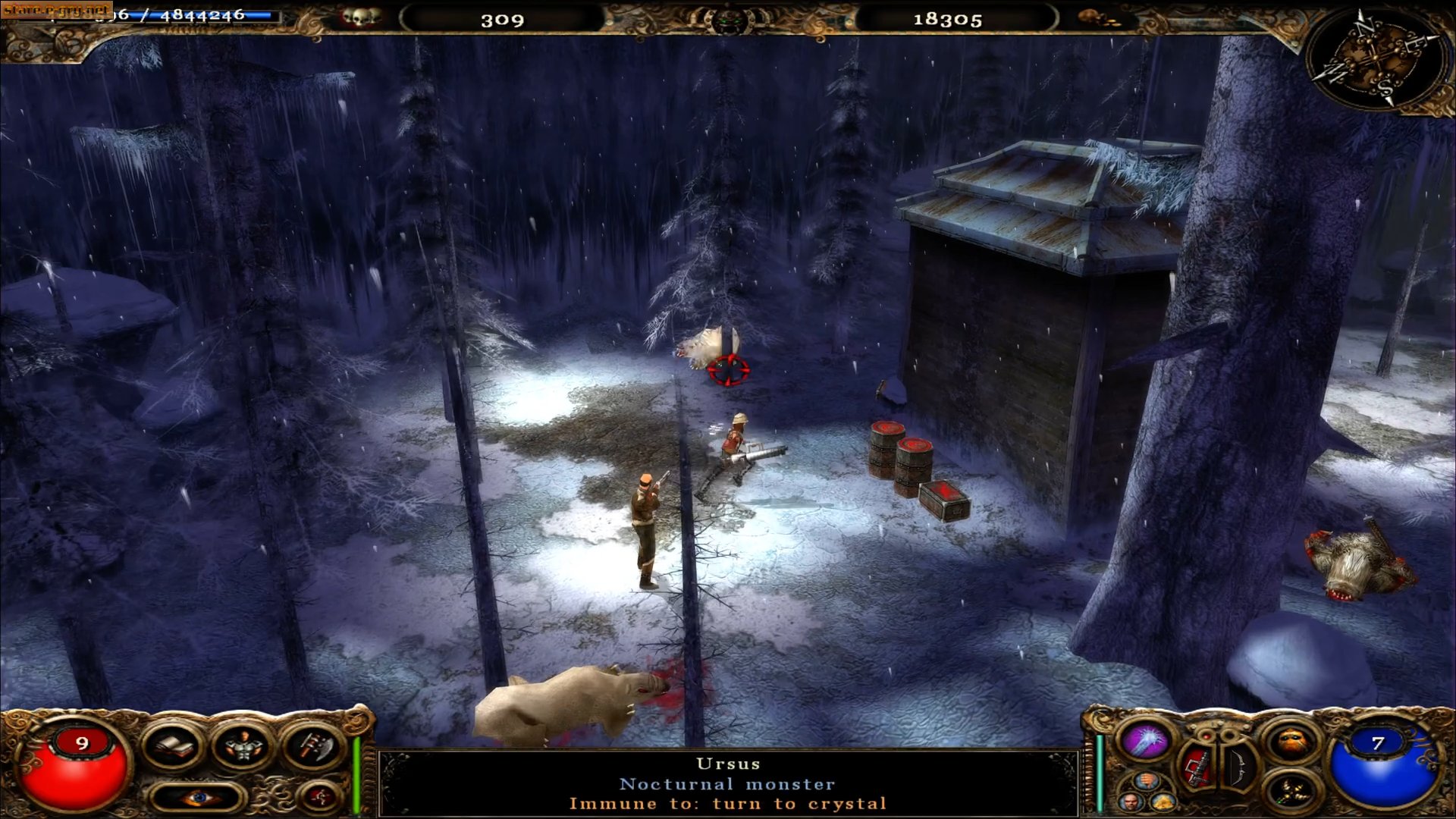Open the journal book icon
The height and width of the screenshot is (819, 1456).
(173, 747)
